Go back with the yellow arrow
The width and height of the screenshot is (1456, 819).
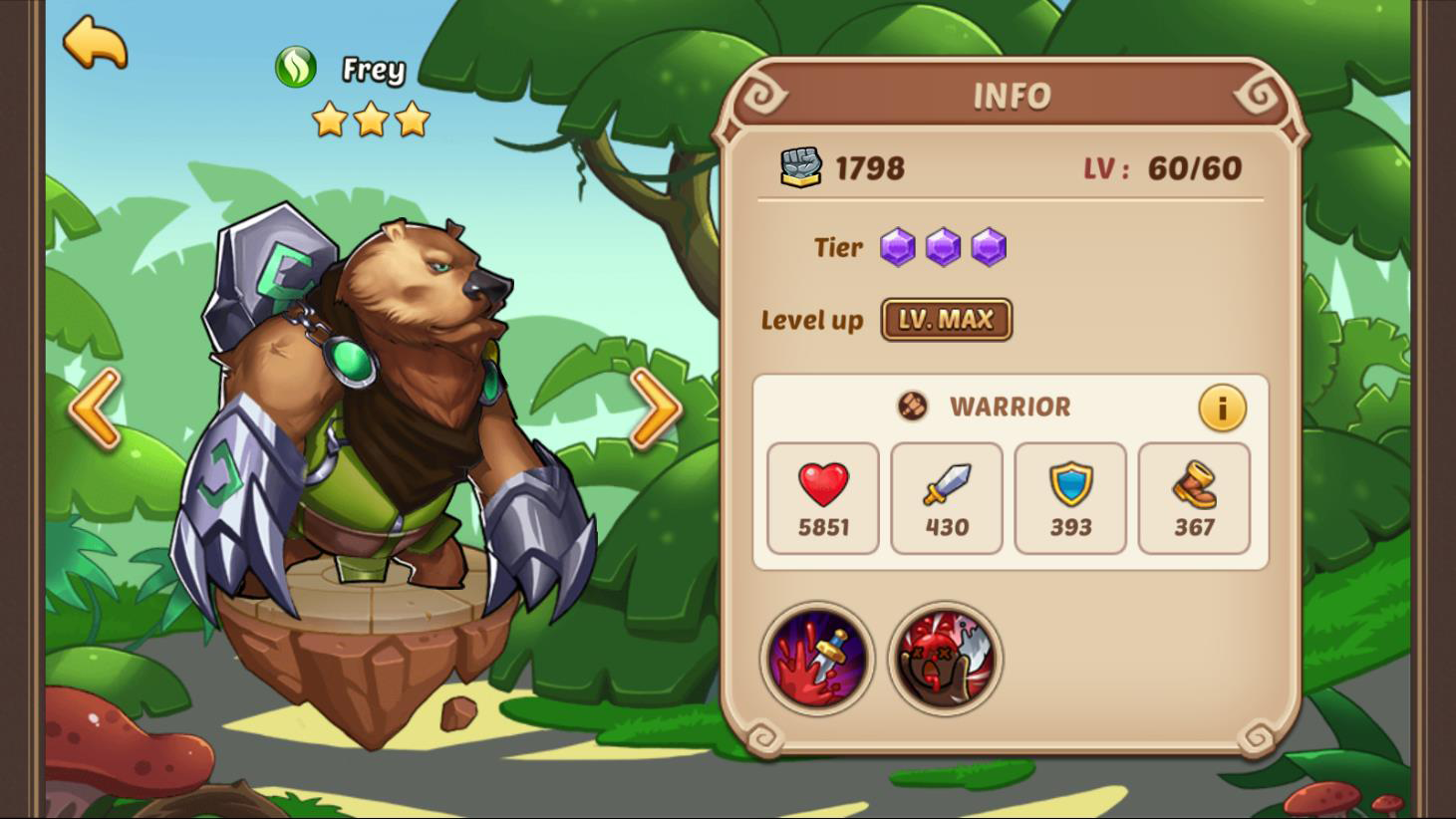tap(95, 43)
